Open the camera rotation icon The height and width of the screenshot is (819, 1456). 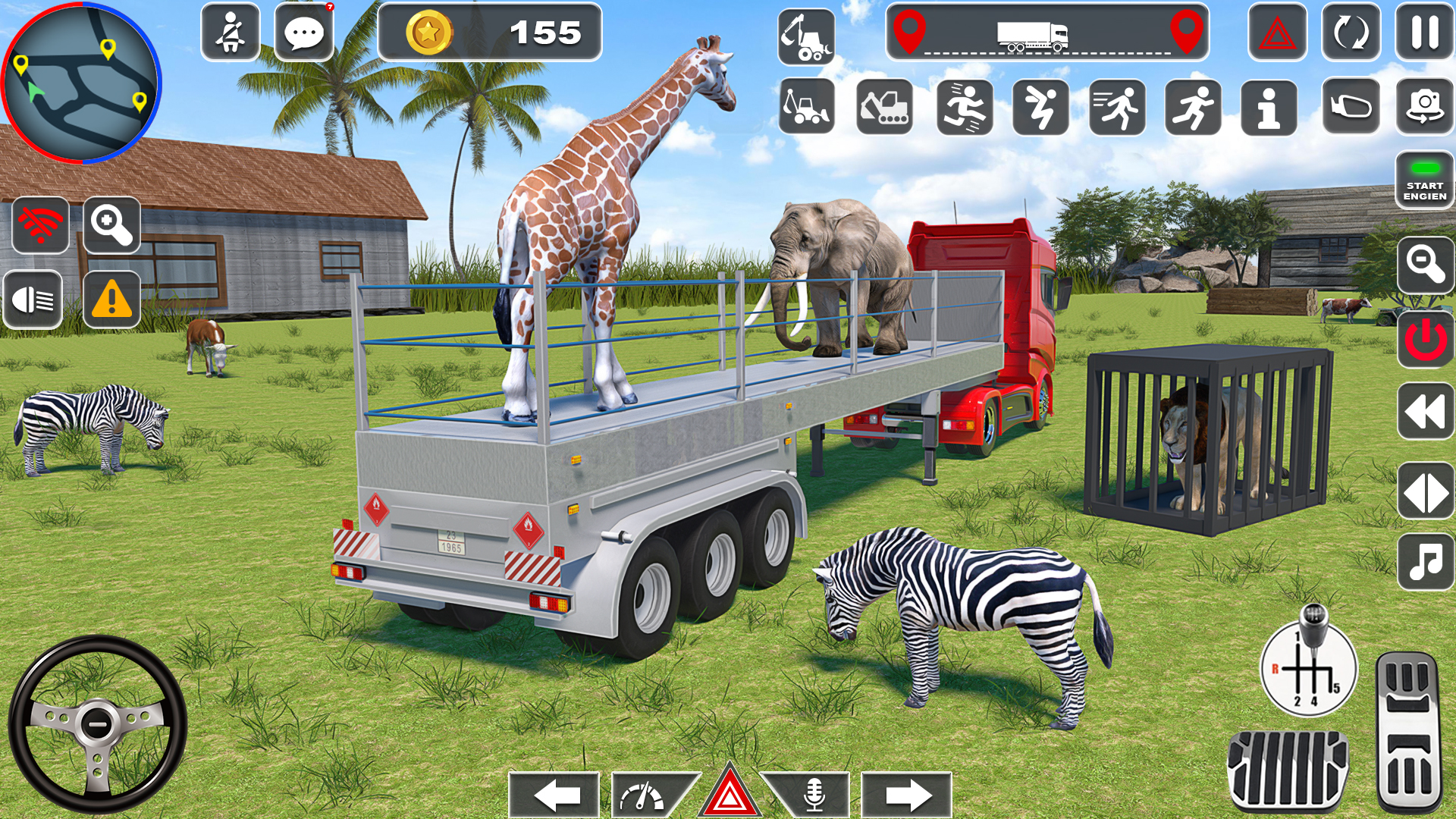tap(1424, 106)
